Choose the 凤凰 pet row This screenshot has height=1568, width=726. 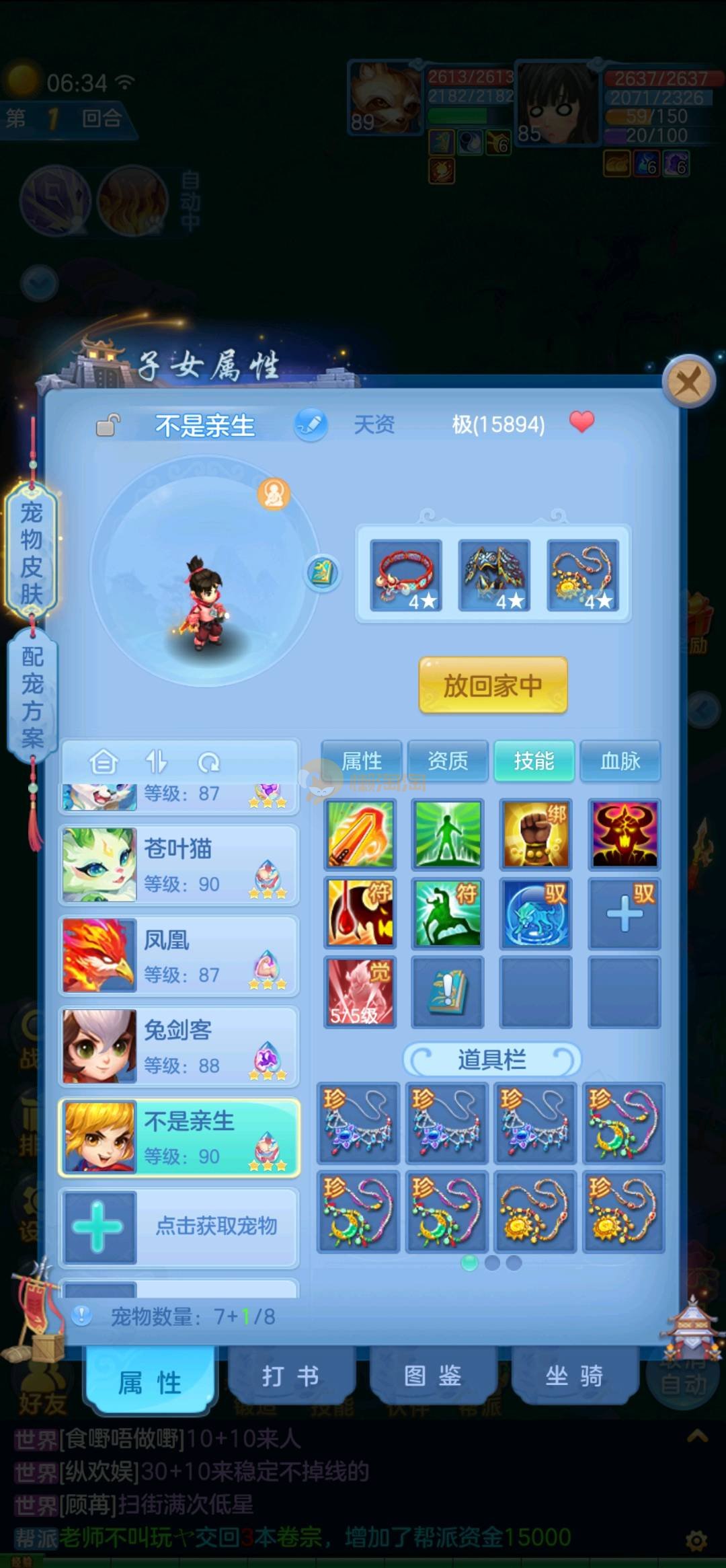[x=179, y=956]
